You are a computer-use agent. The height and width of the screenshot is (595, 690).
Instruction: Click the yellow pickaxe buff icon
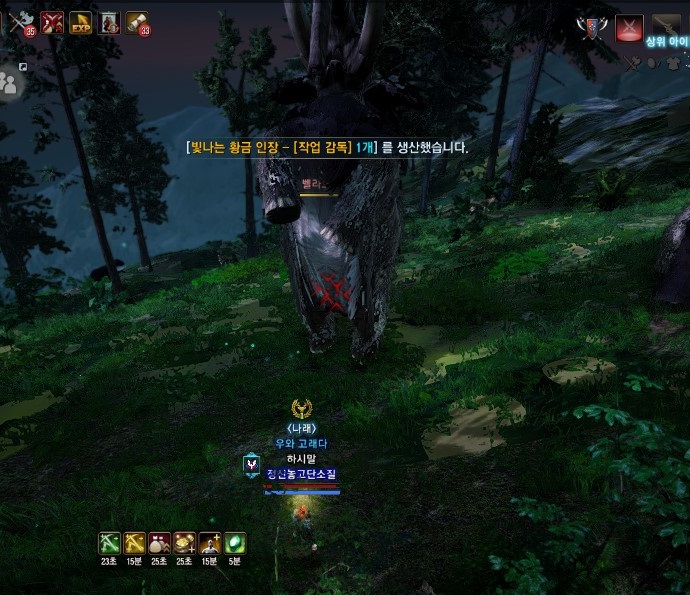point(135,543)
